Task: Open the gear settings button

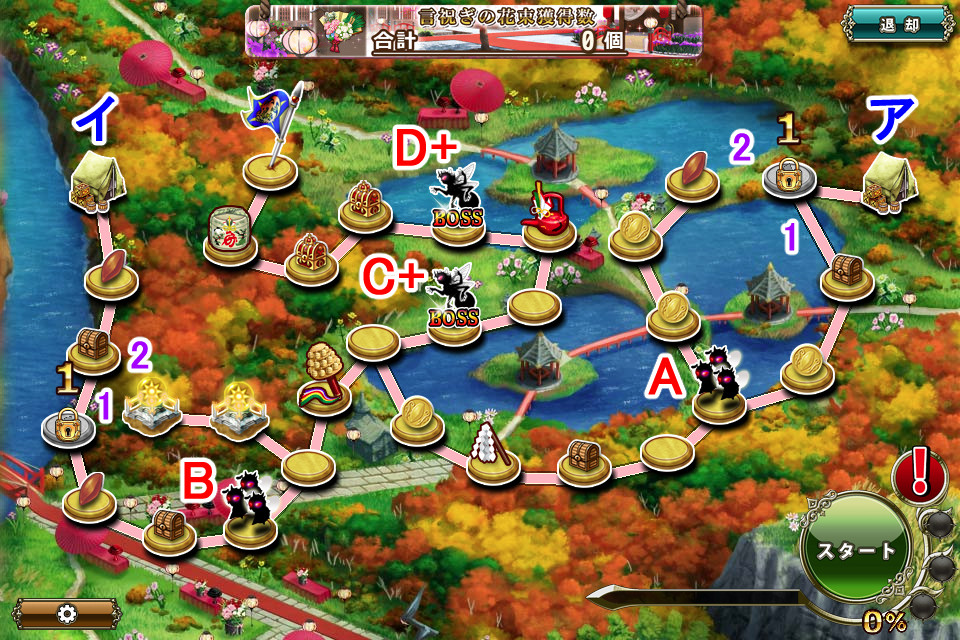Action: click(x=66, y=613)
